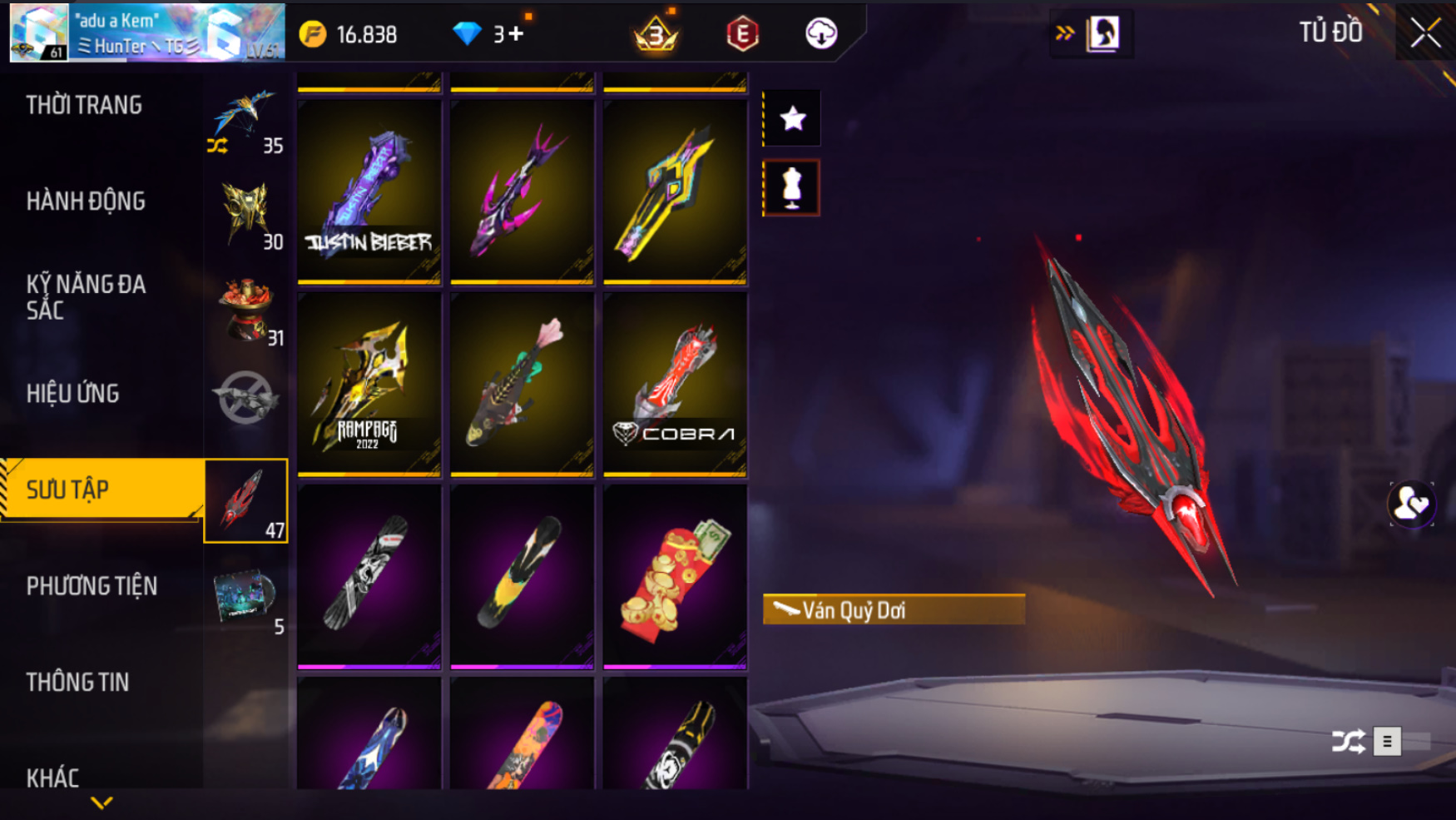Close the Tủ Đồ wardrobe screen

coord(1425,33)
